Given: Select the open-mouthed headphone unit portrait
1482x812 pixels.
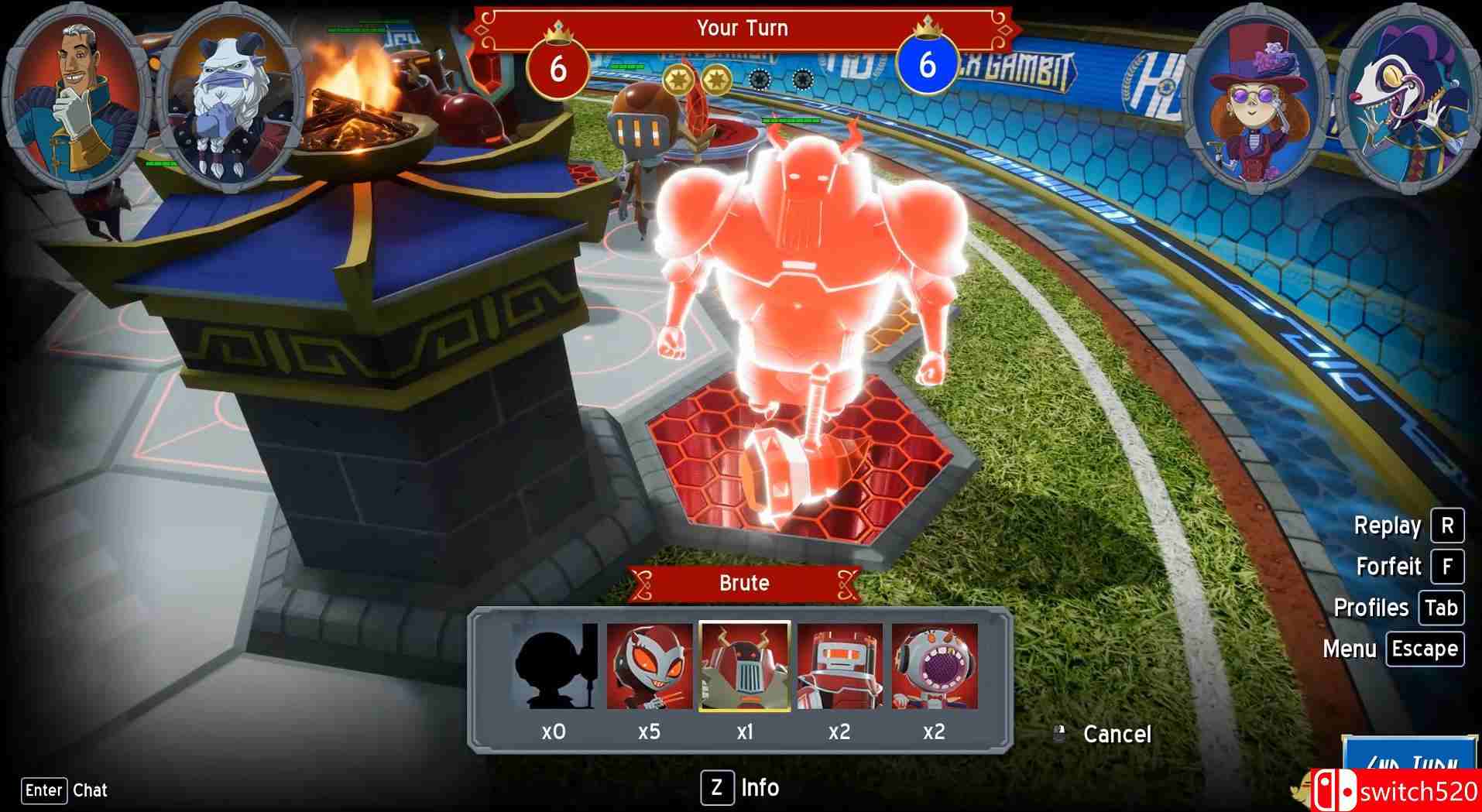Looking at the screenshot, I should [x=934, y=666].
